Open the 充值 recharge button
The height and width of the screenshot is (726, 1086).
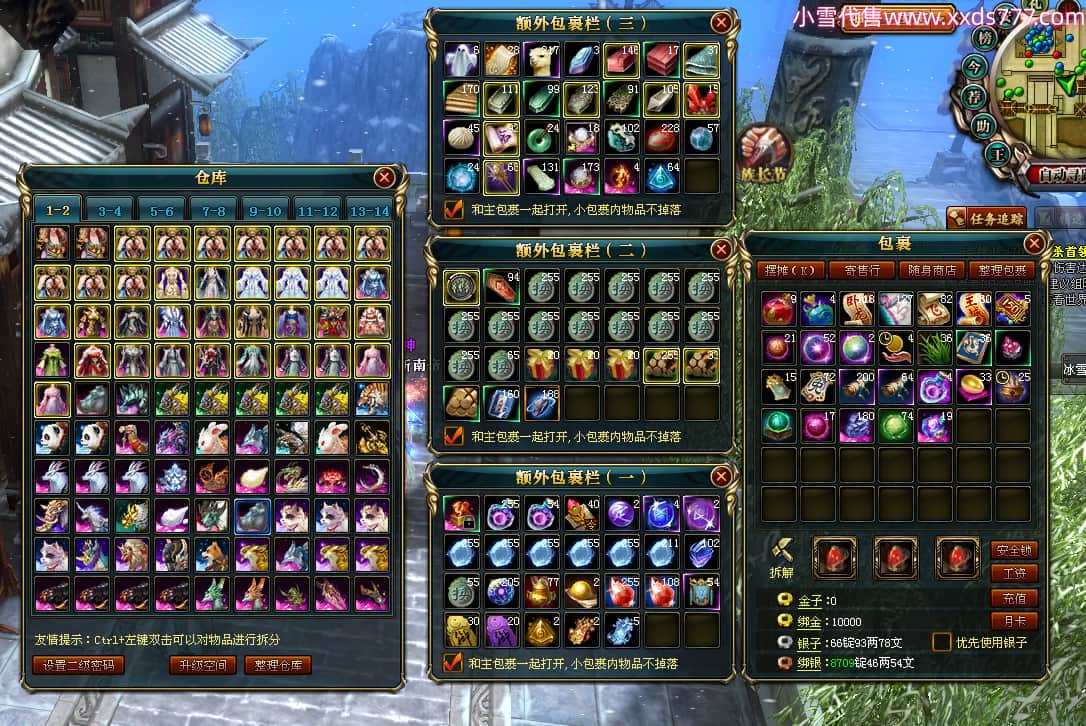(1013, 598)
